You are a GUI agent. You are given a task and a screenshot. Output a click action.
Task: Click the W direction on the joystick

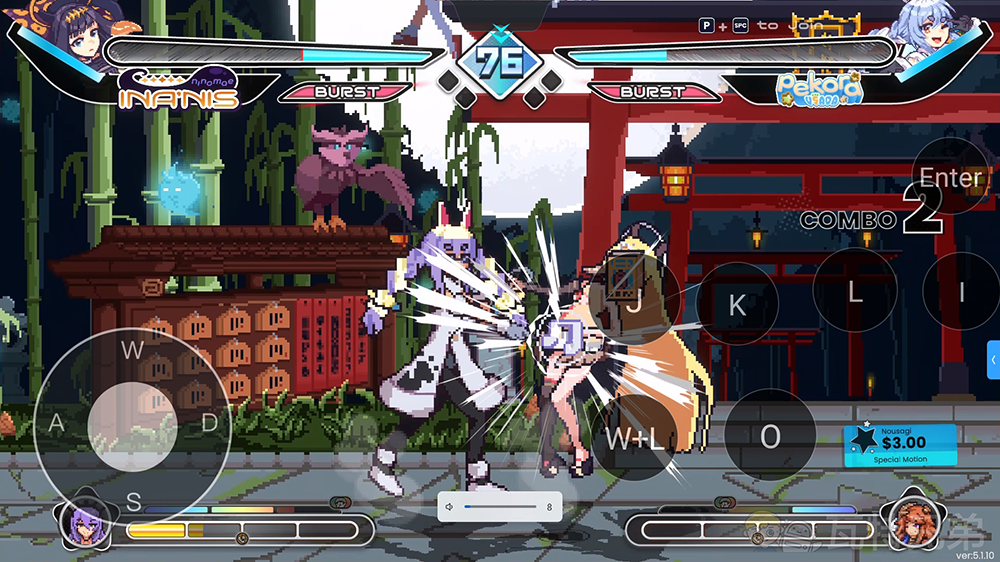click(132, 349)
